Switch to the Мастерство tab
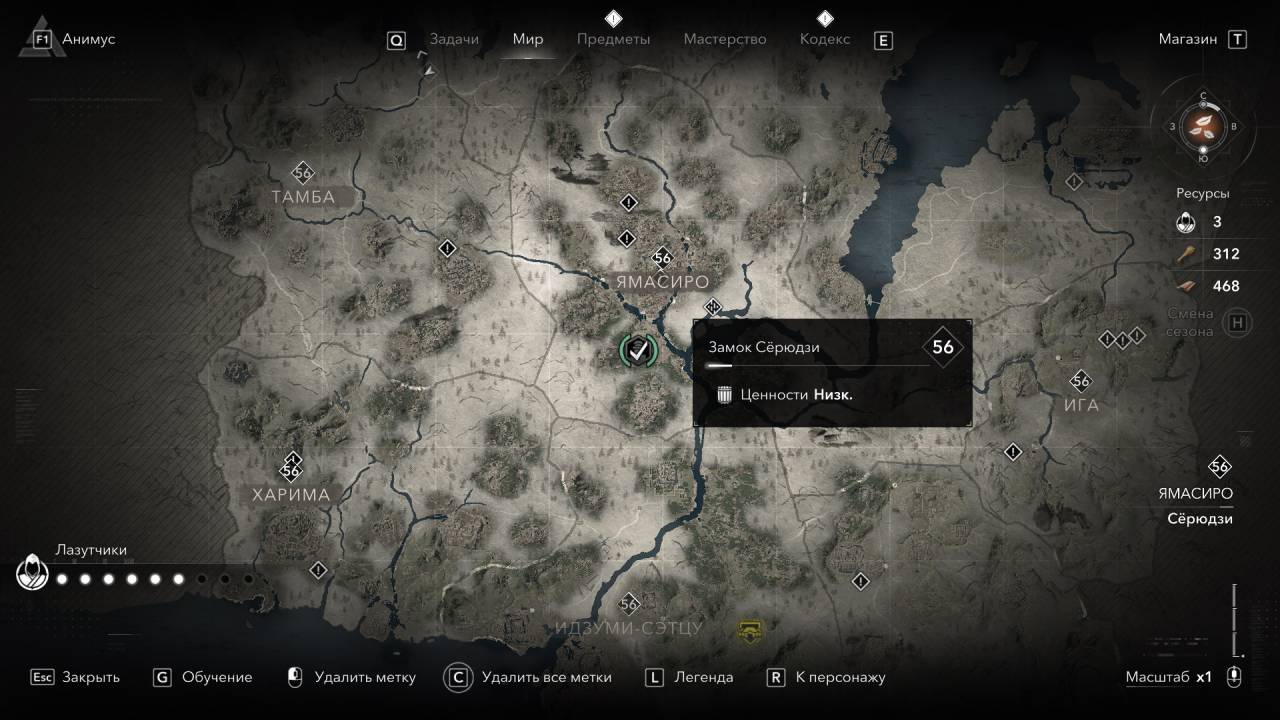This screenshot has width=1280, height=720. (725, 39)
